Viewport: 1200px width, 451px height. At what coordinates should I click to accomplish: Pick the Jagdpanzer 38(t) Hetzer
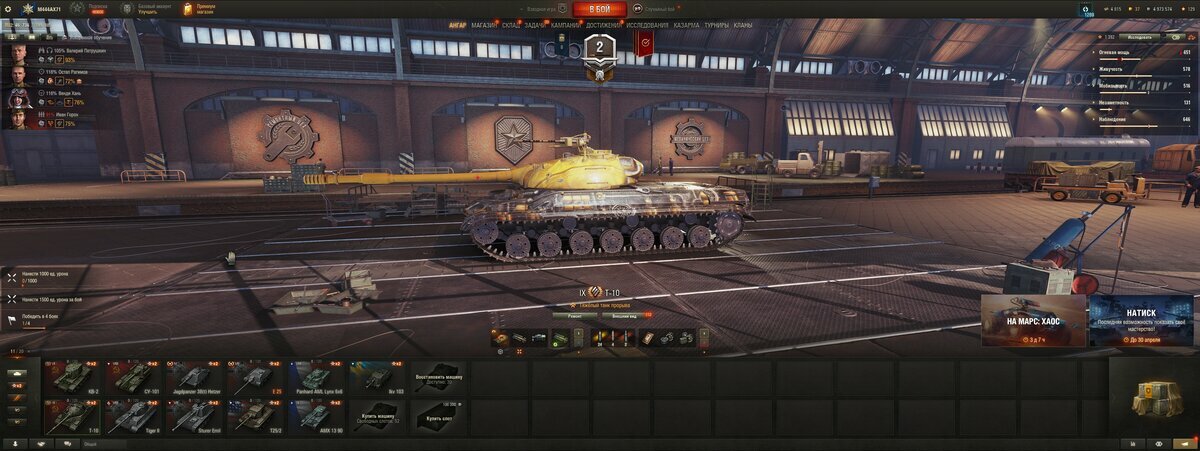coord(194,377)
